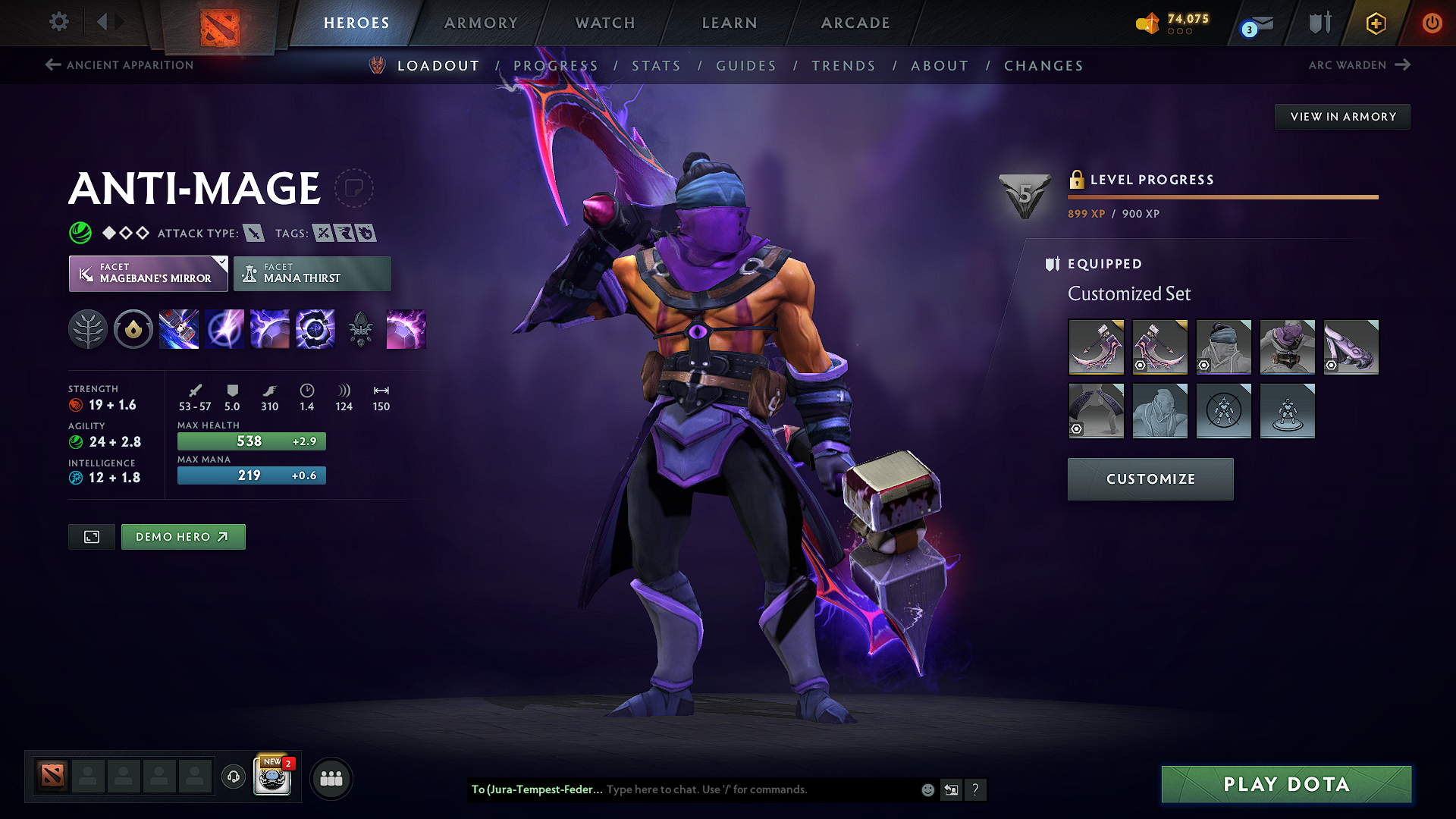This screenshot has height=819, width=1456.
Task: Open Dota Plus via the gold hexagon icon
Action: coord(1375,23)
